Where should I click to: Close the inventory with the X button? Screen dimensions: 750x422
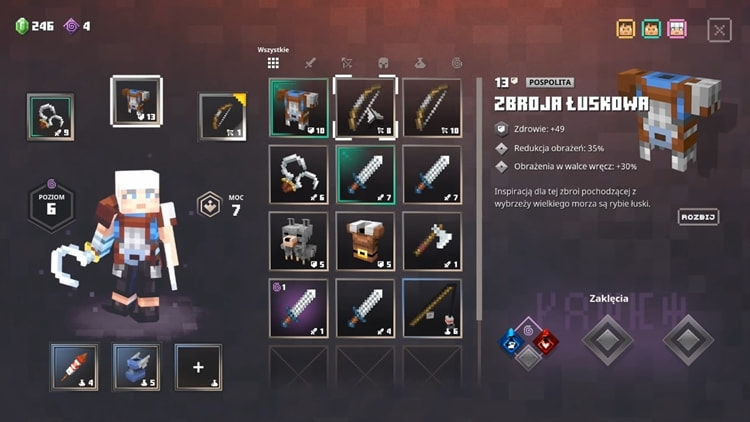pos(719,30)
